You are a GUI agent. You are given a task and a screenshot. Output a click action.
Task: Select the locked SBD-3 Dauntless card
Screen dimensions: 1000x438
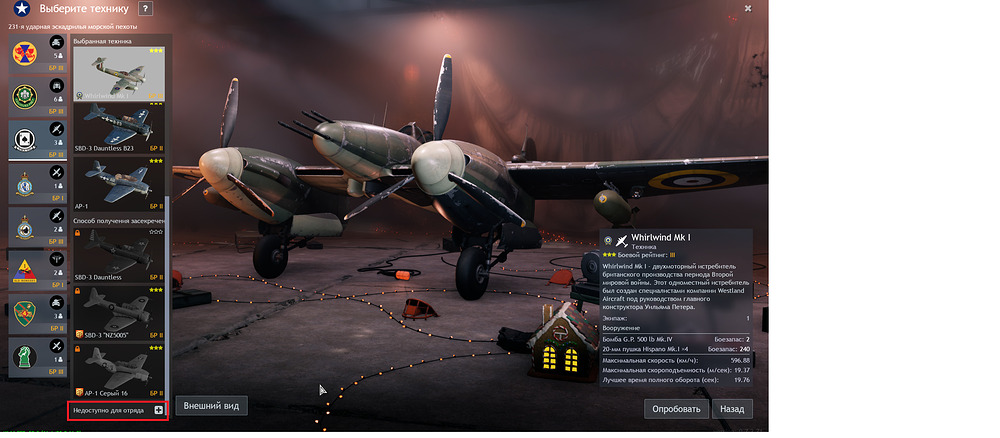(119, 254)
